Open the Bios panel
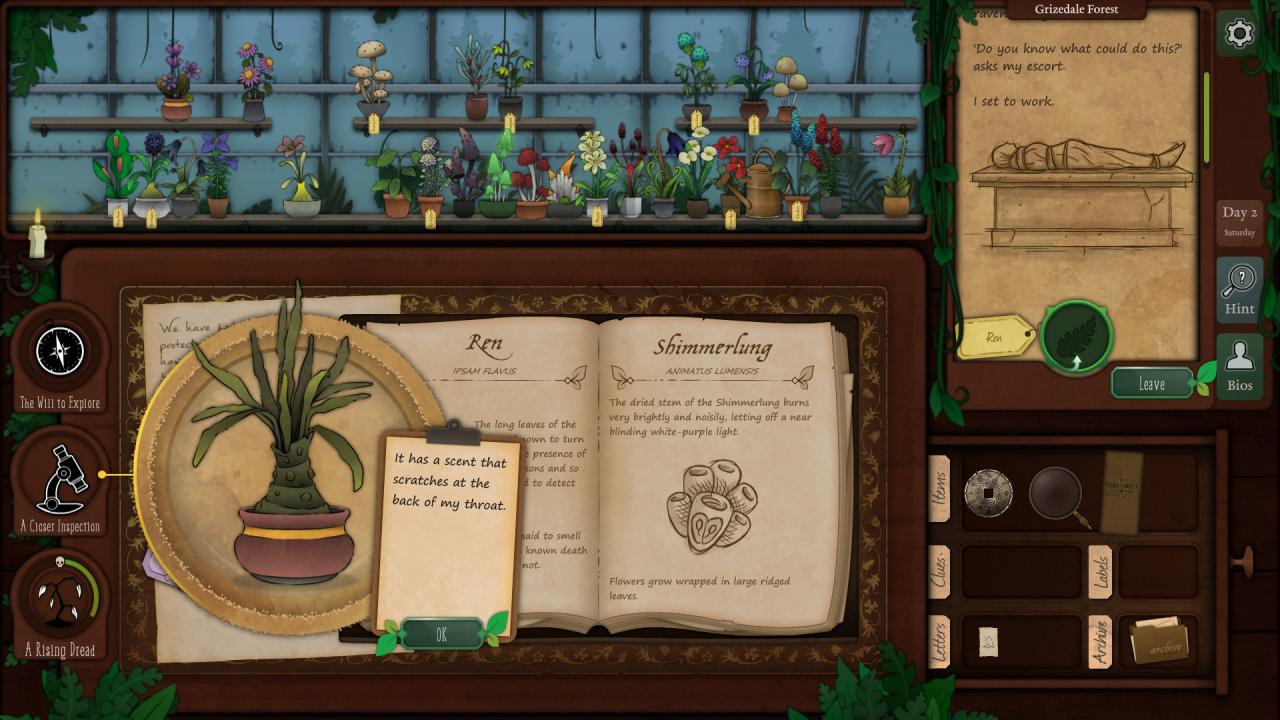This screenshot has height=720, width=1280. click(x=1239, y=365)
